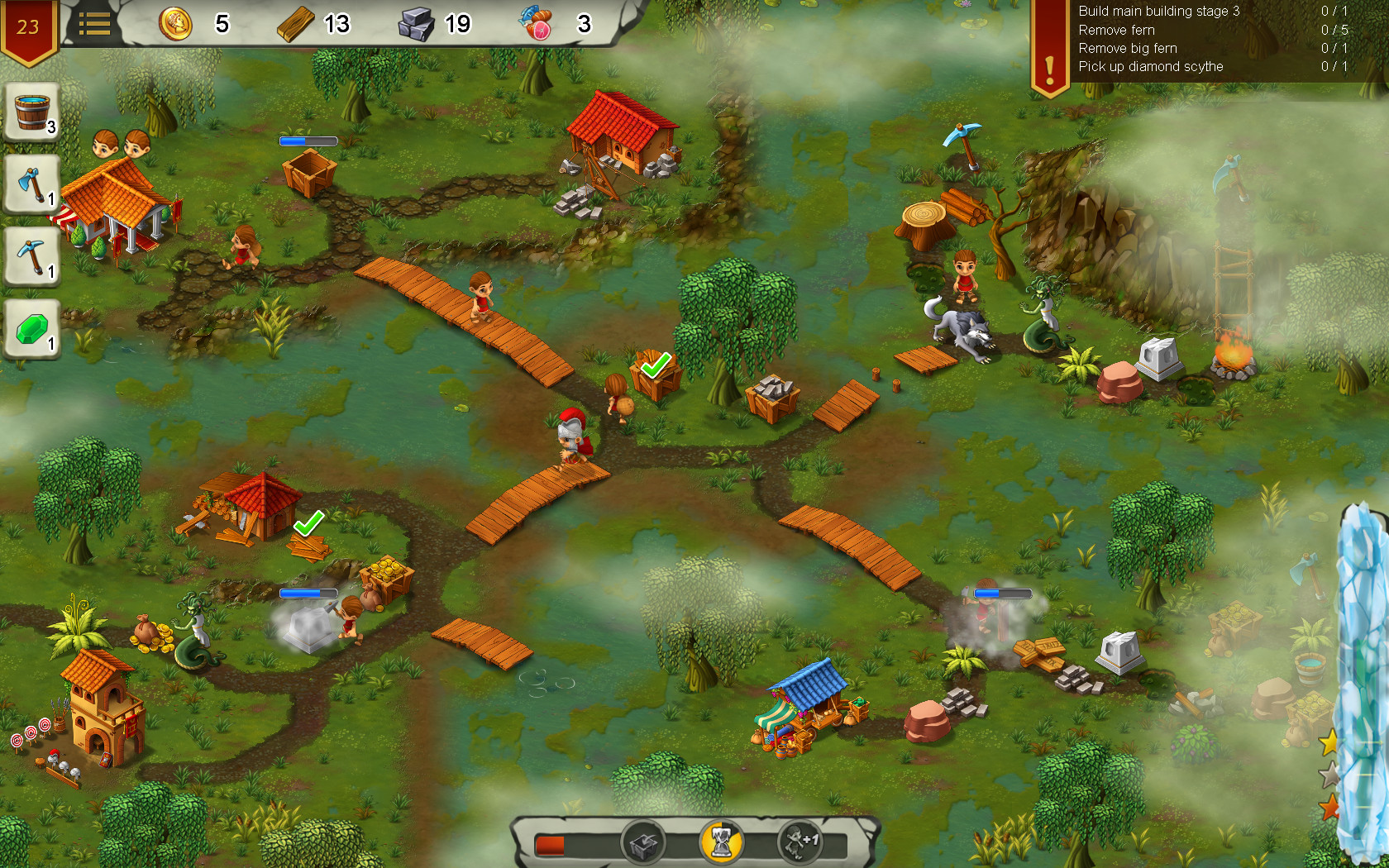Activate the water bucket bonus

click(x=31, y=114)
